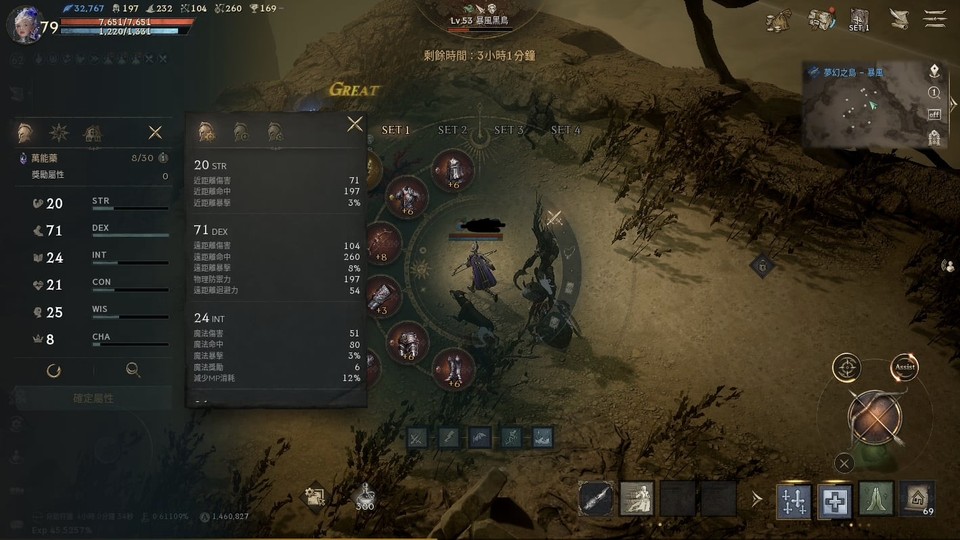Switch to SET 2 equipment preset
Screen dimensions: 960x540
[452, 130]
